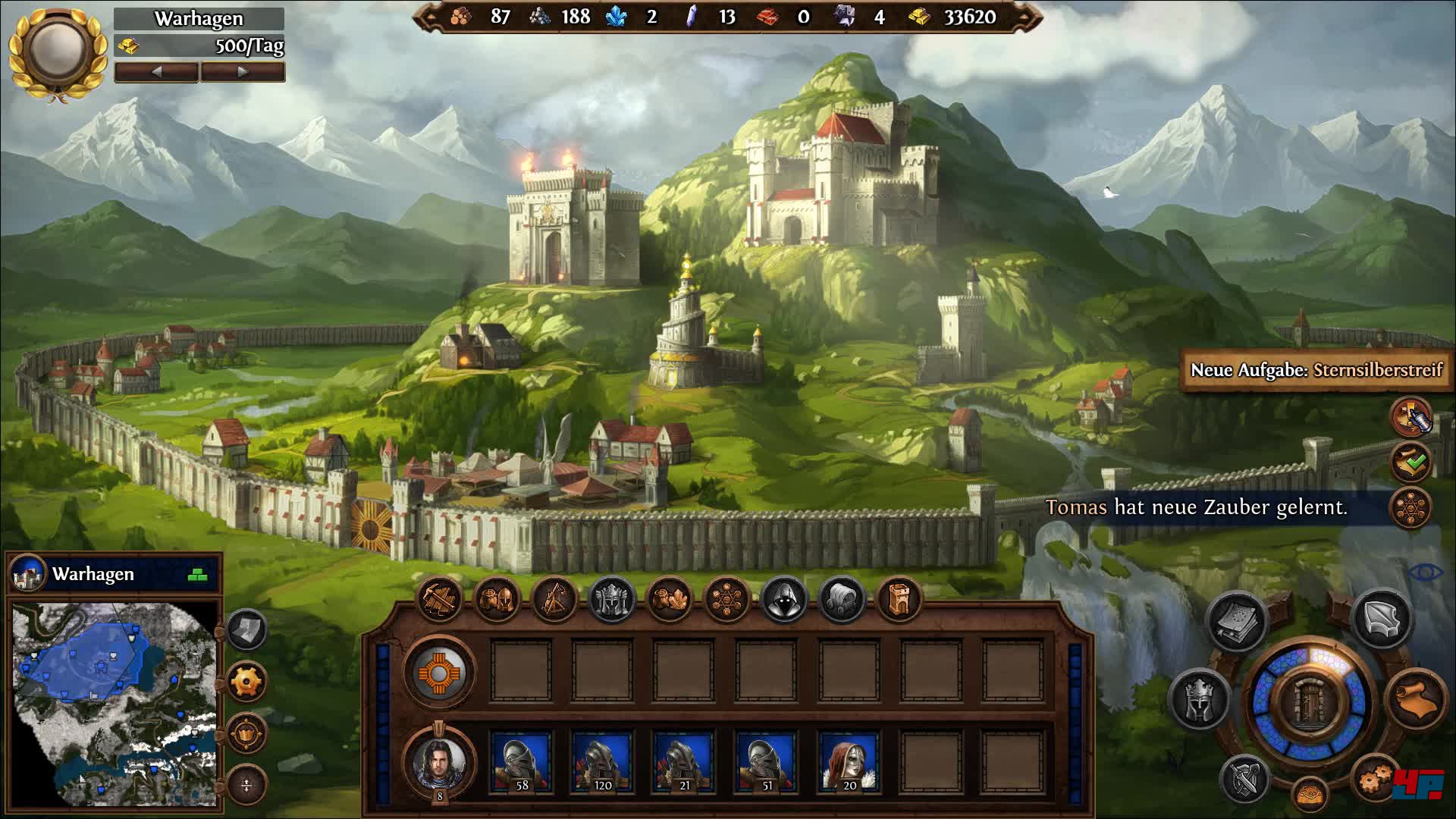Open the crowned helmet hero hall icon
Screen dimensions: 1456x819
(612, 599)
